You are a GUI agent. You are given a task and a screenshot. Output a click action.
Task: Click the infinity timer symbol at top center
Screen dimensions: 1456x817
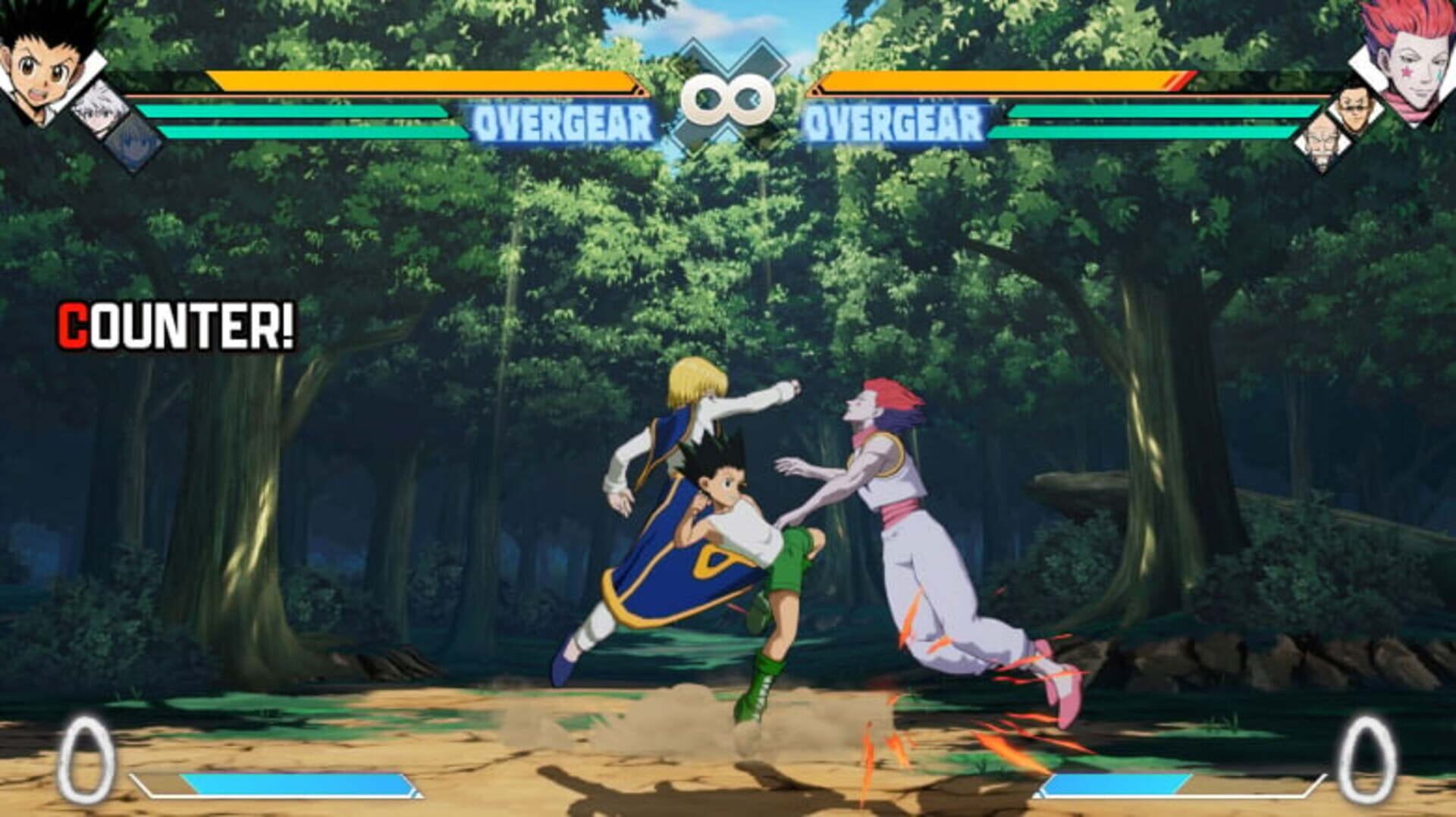click(x=726, y=97)
